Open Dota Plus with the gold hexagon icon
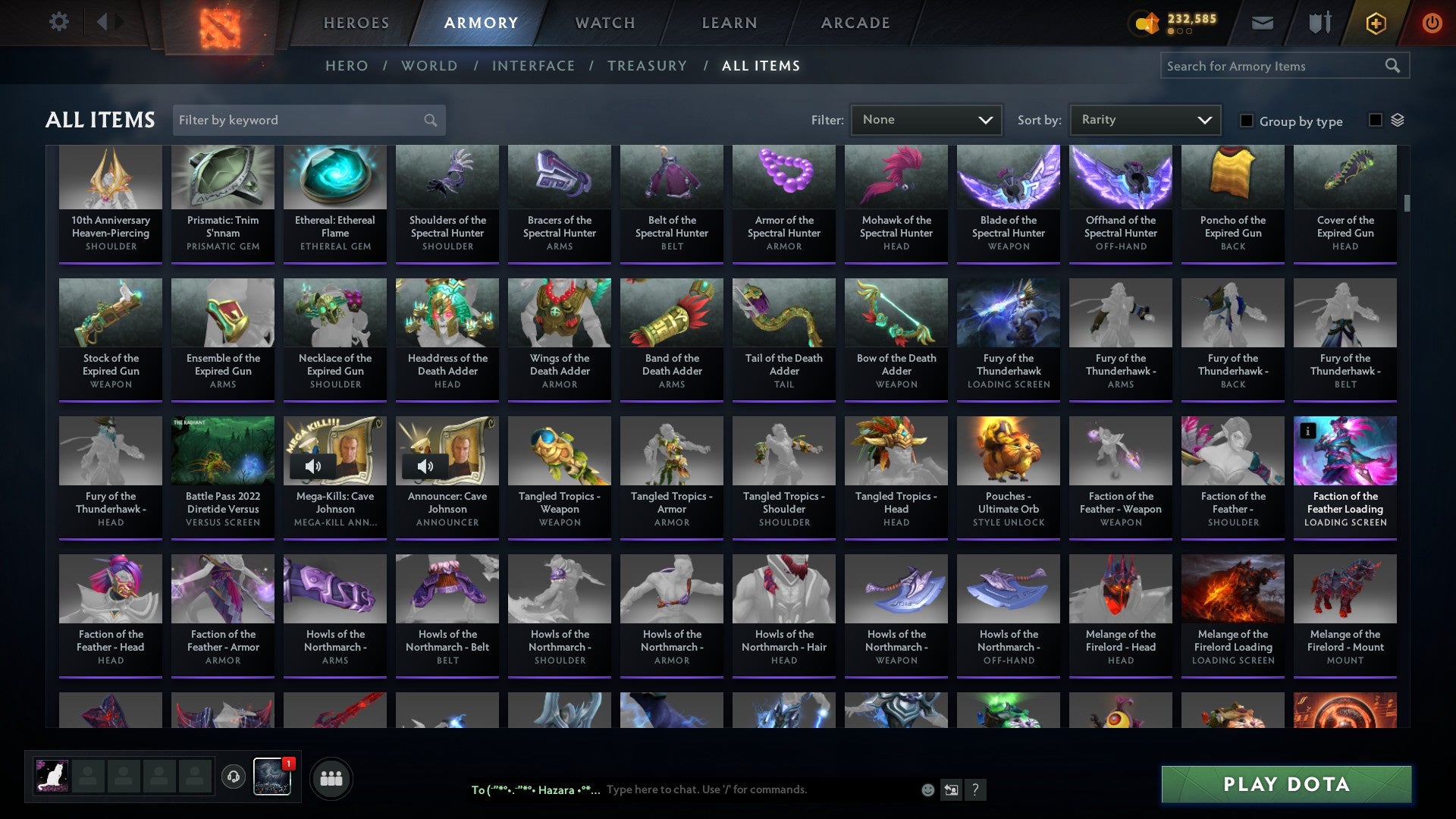 [x=1376, y=24]
